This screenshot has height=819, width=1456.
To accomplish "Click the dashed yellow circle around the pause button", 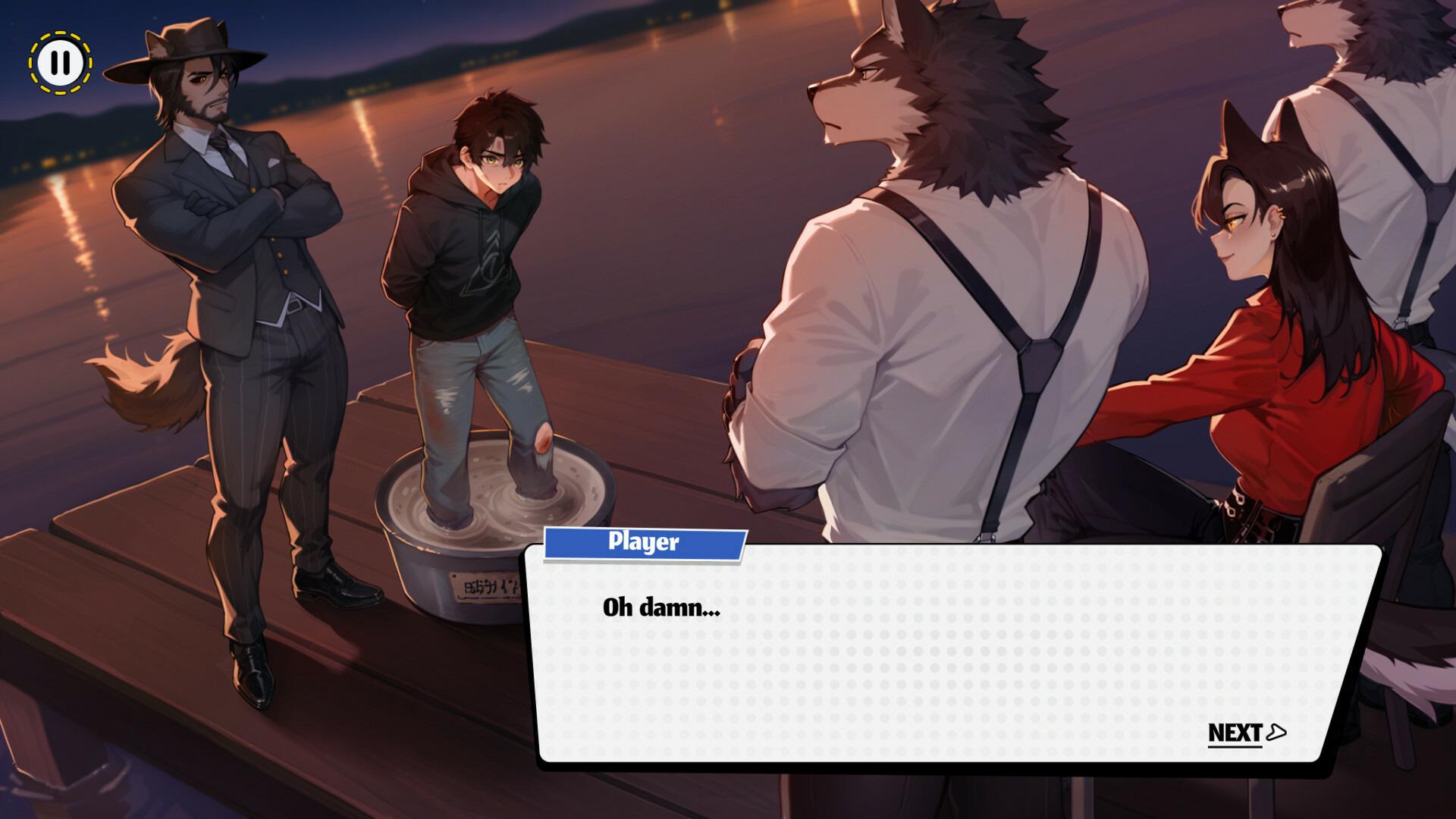I will click(62, 61).
